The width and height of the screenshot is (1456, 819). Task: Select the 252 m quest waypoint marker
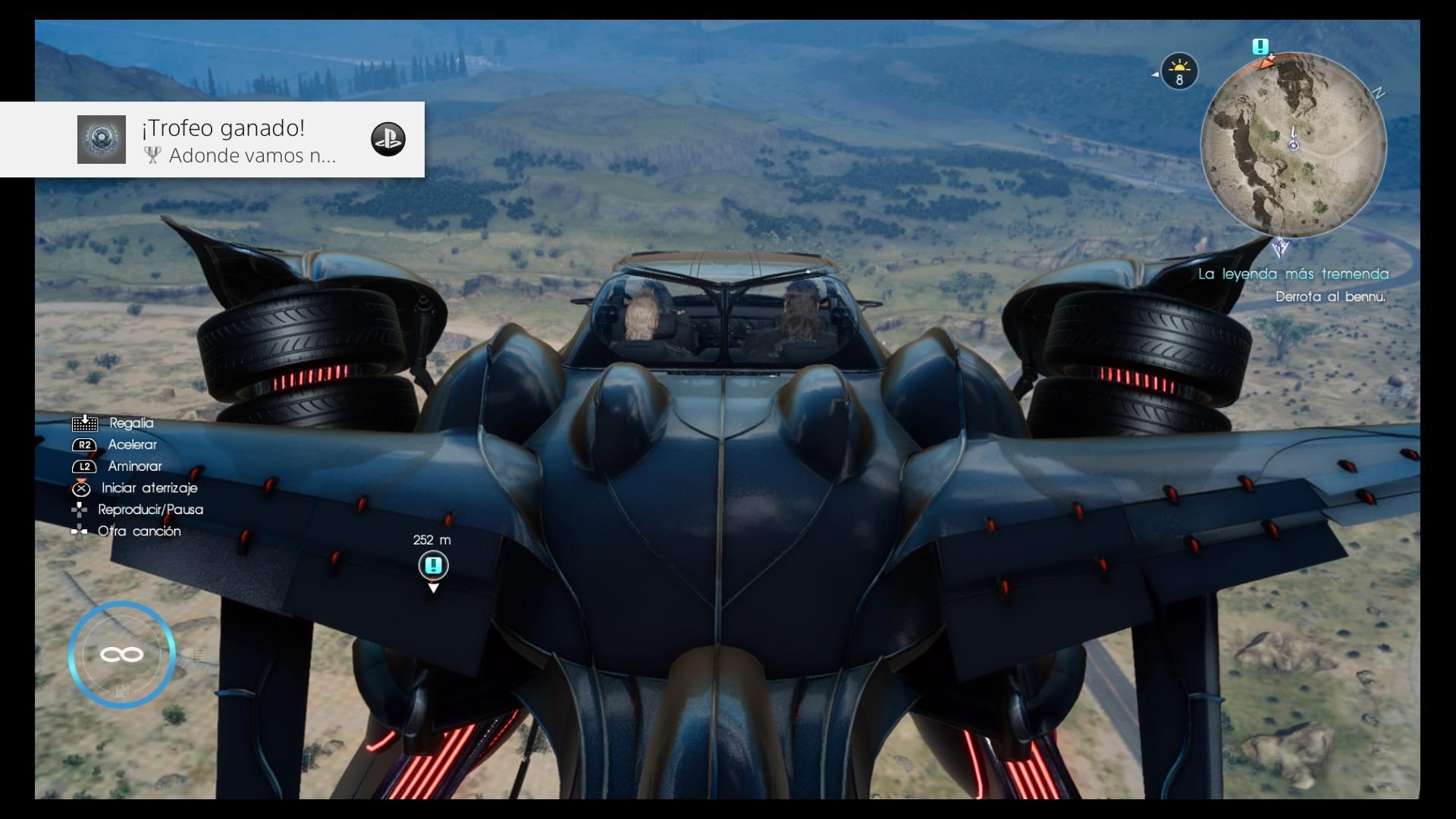pyautogui.click(x=433, y=566)
